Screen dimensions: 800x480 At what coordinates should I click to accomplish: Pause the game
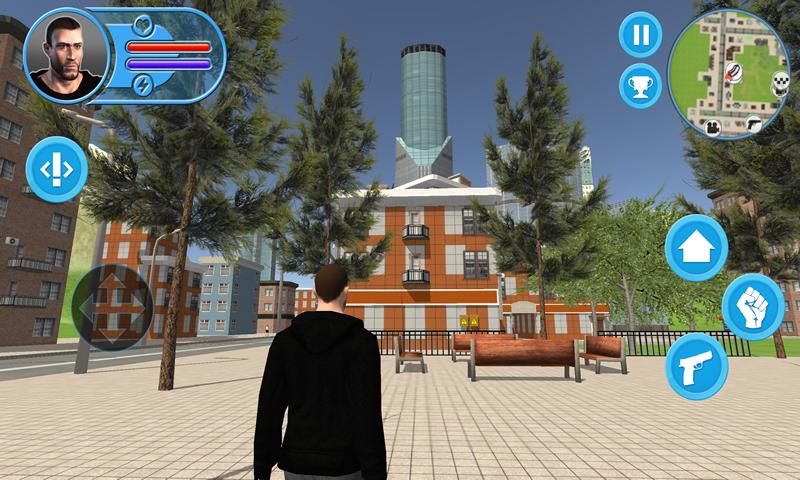[x=641, y=35]
